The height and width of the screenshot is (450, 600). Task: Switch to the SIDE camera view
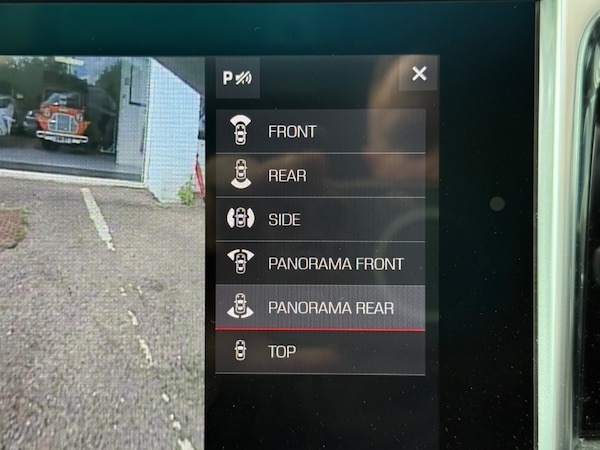tap(320, 219)
